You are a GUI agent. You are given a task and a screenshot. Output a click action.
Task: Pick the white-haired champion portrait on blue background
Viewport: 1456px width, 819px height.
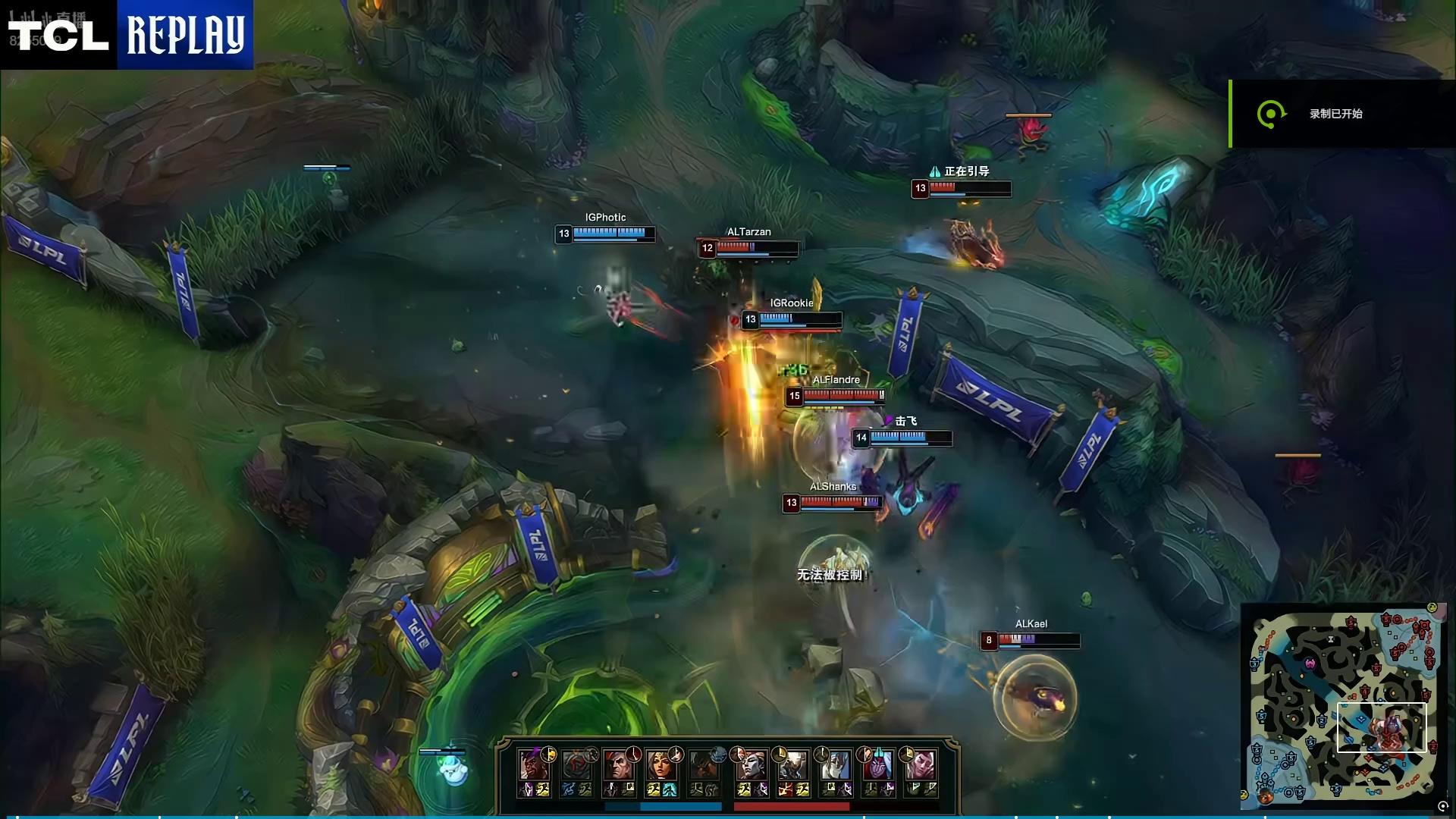click(835, 764)
